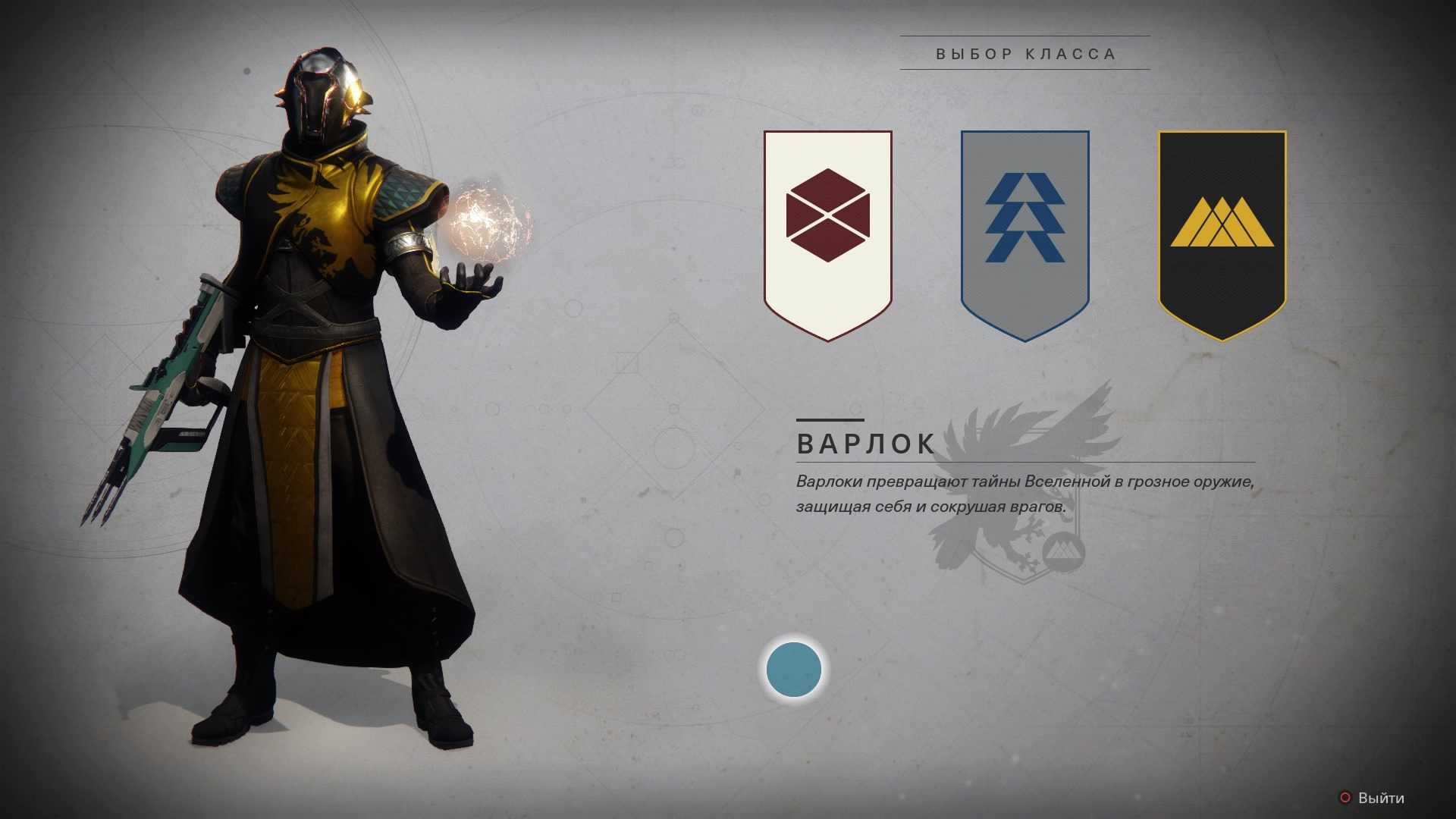
Task: Select the red Titan class banner
Action: click(x=827, y=234)
